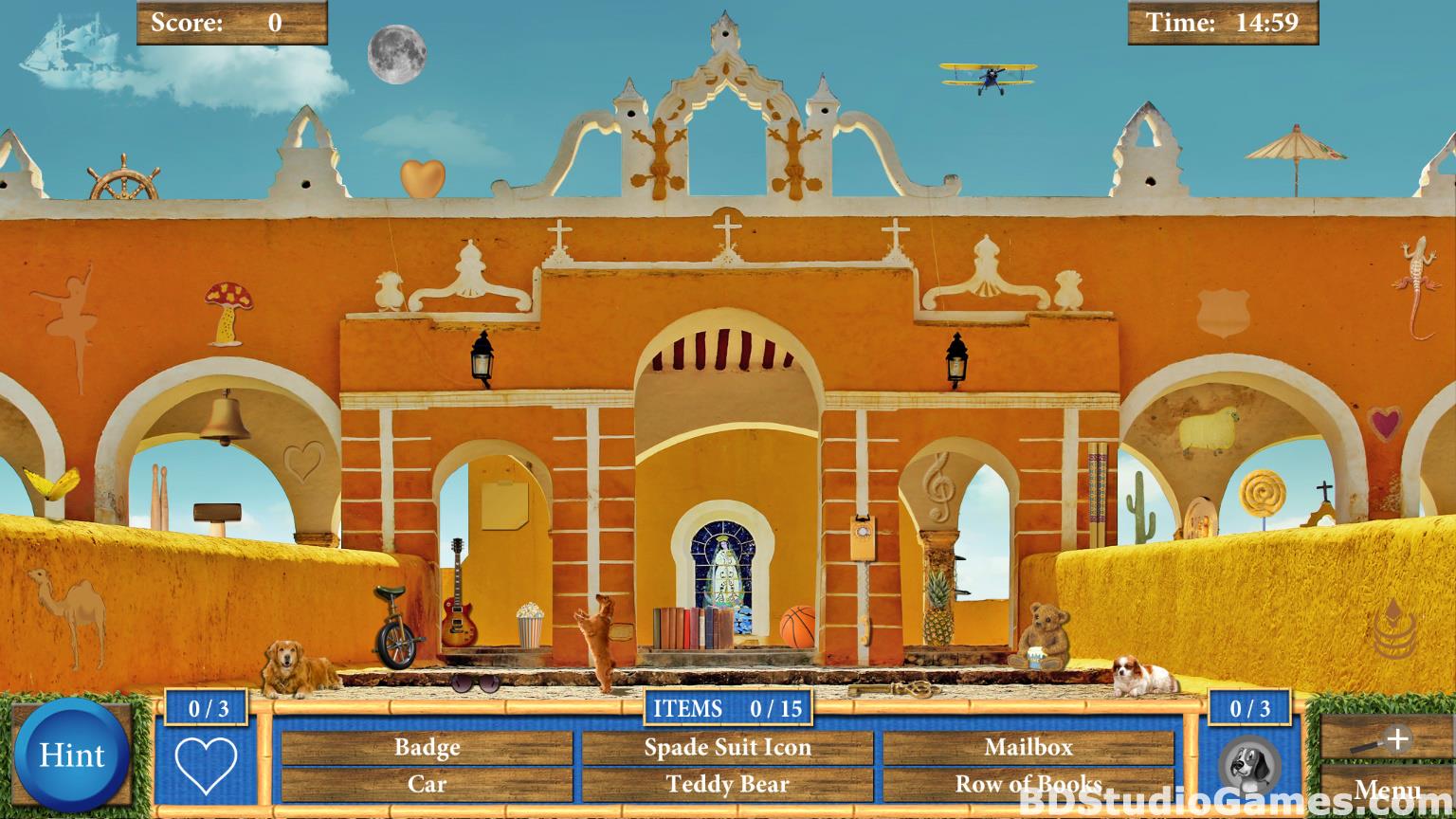Pick the Mailbox entry in the item list
Viewport: 1456px width, 819px height.
[1028, 748]
